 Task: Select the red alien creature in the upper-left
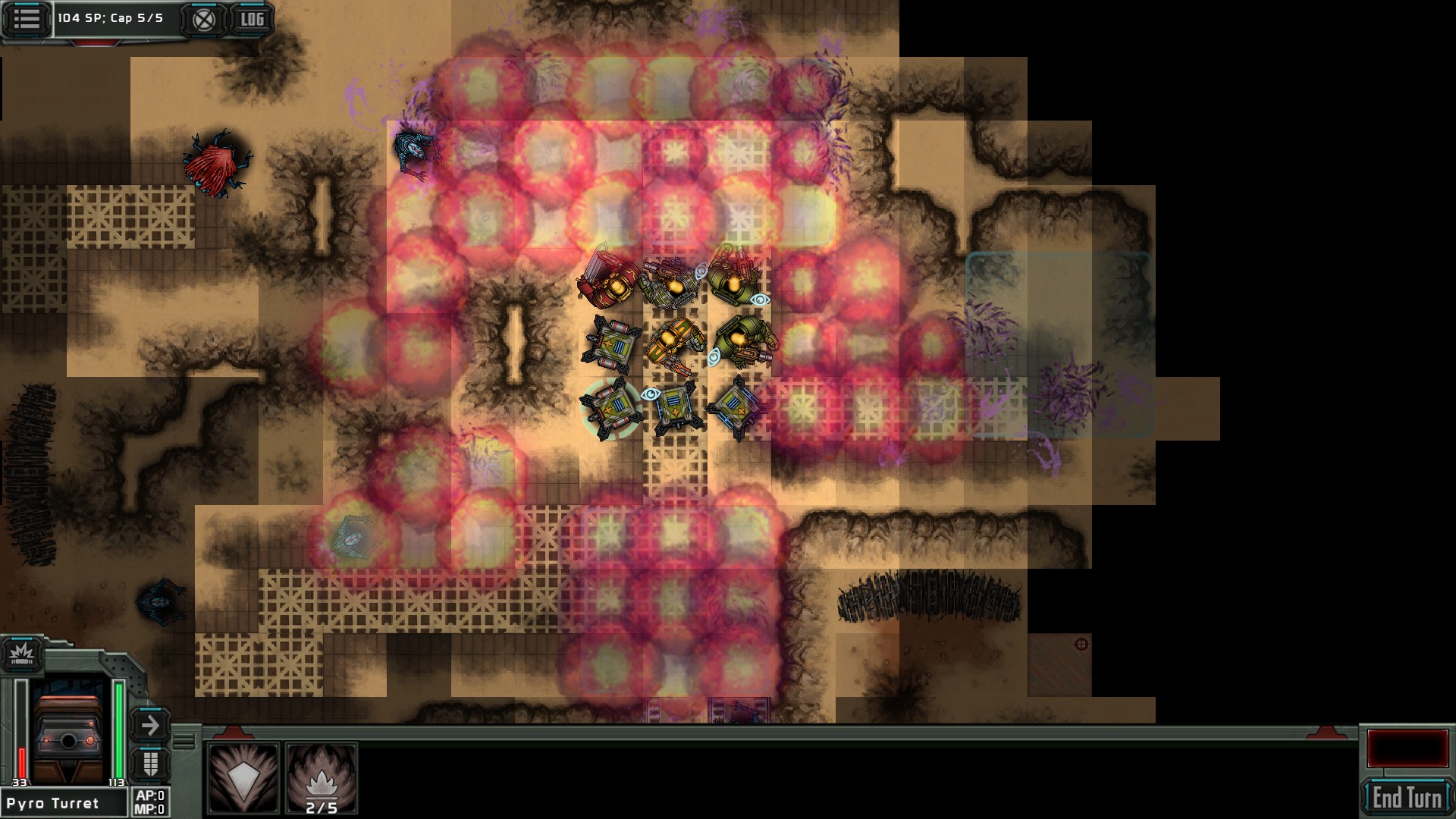[x=215, y=165]
